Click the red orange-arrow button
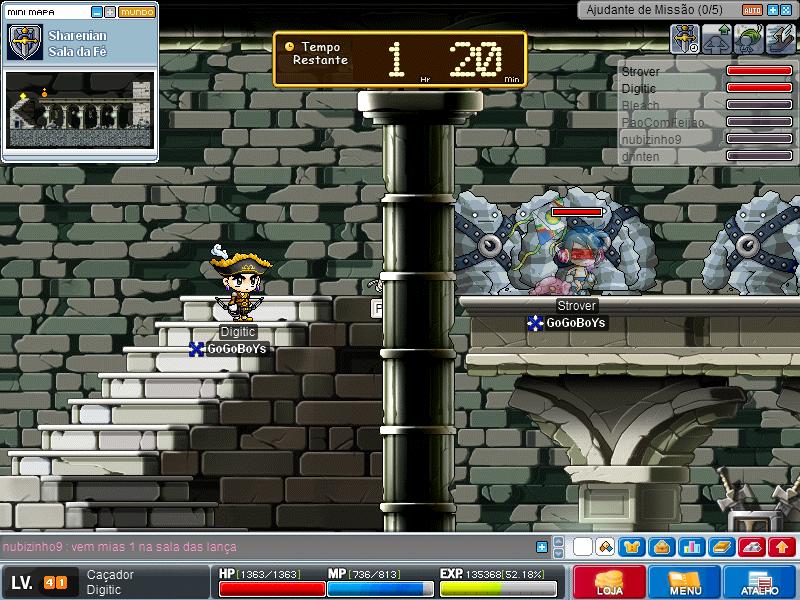The height and width of the screenshot is (600, 800). point(782,547)
